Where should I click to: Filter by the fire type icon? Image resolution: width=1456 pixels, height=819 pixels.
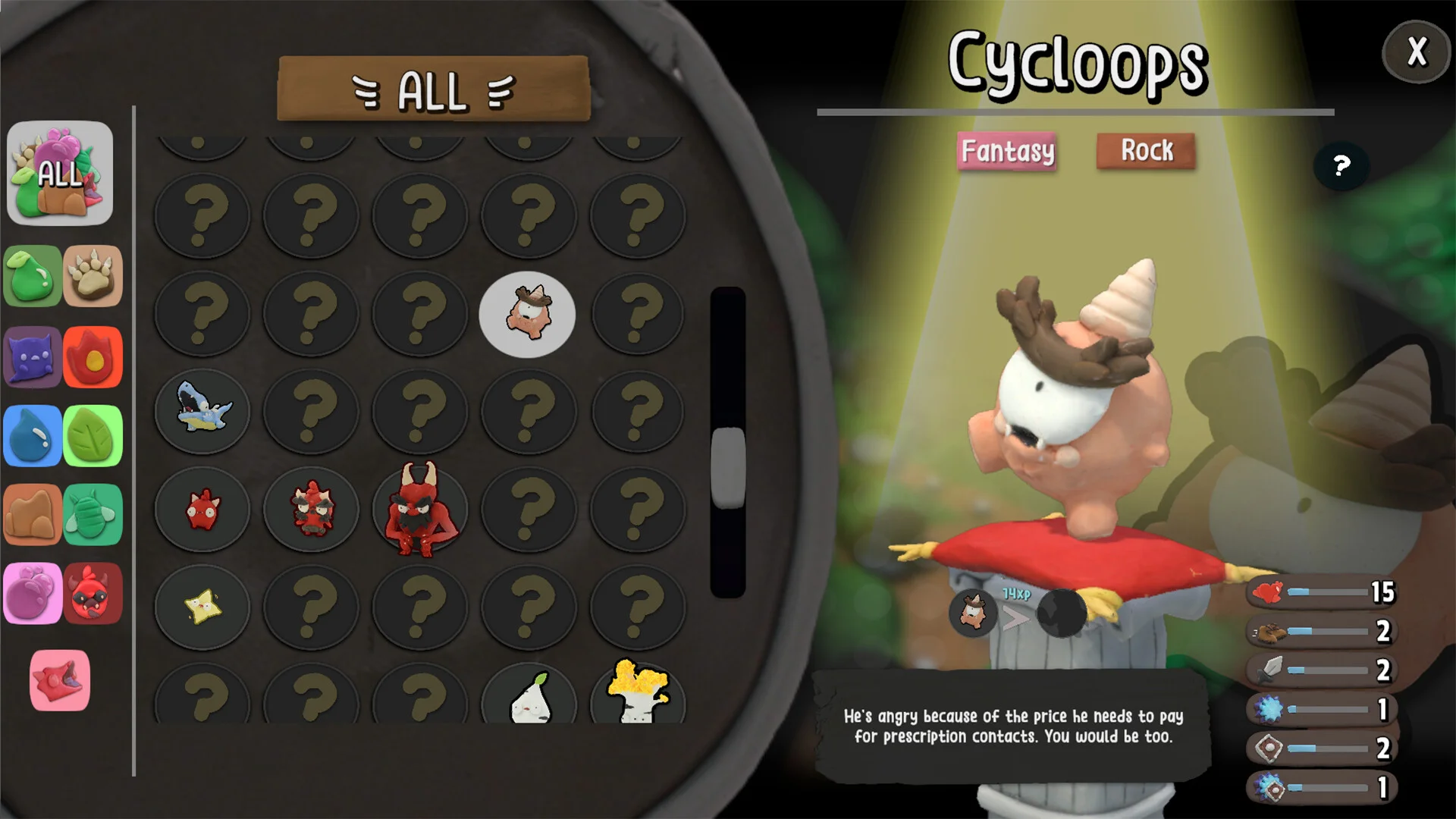(x=93, y=356)
